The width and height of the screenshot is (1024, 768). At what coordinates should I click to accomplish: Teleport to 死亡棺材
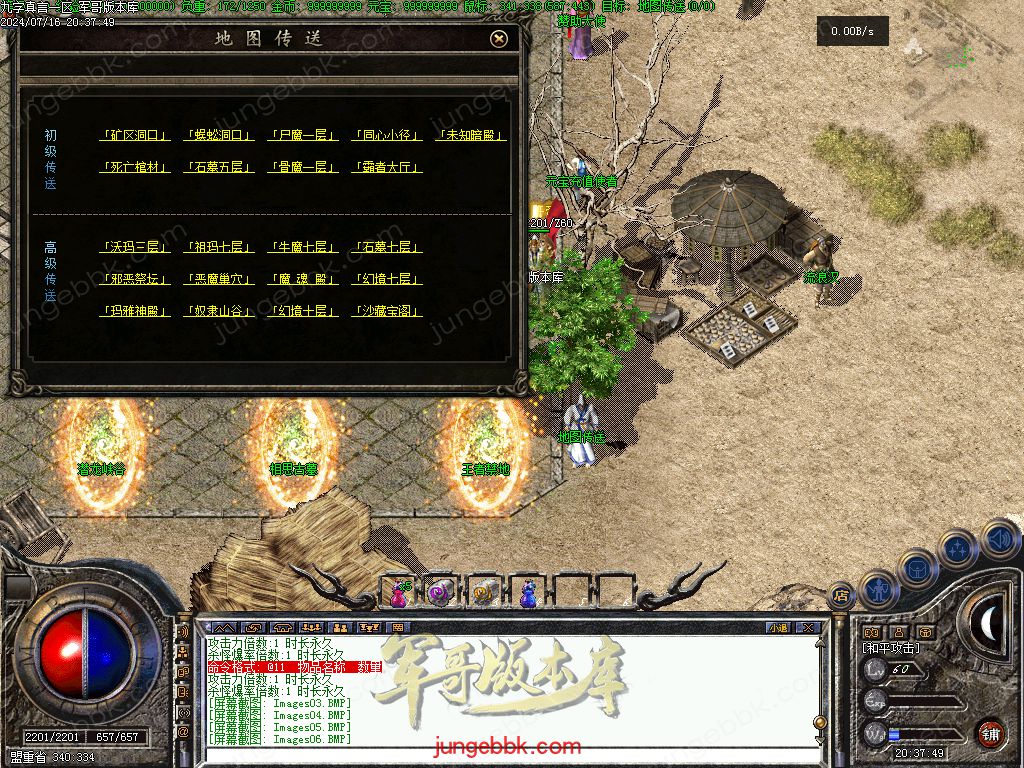click(136, 167)
